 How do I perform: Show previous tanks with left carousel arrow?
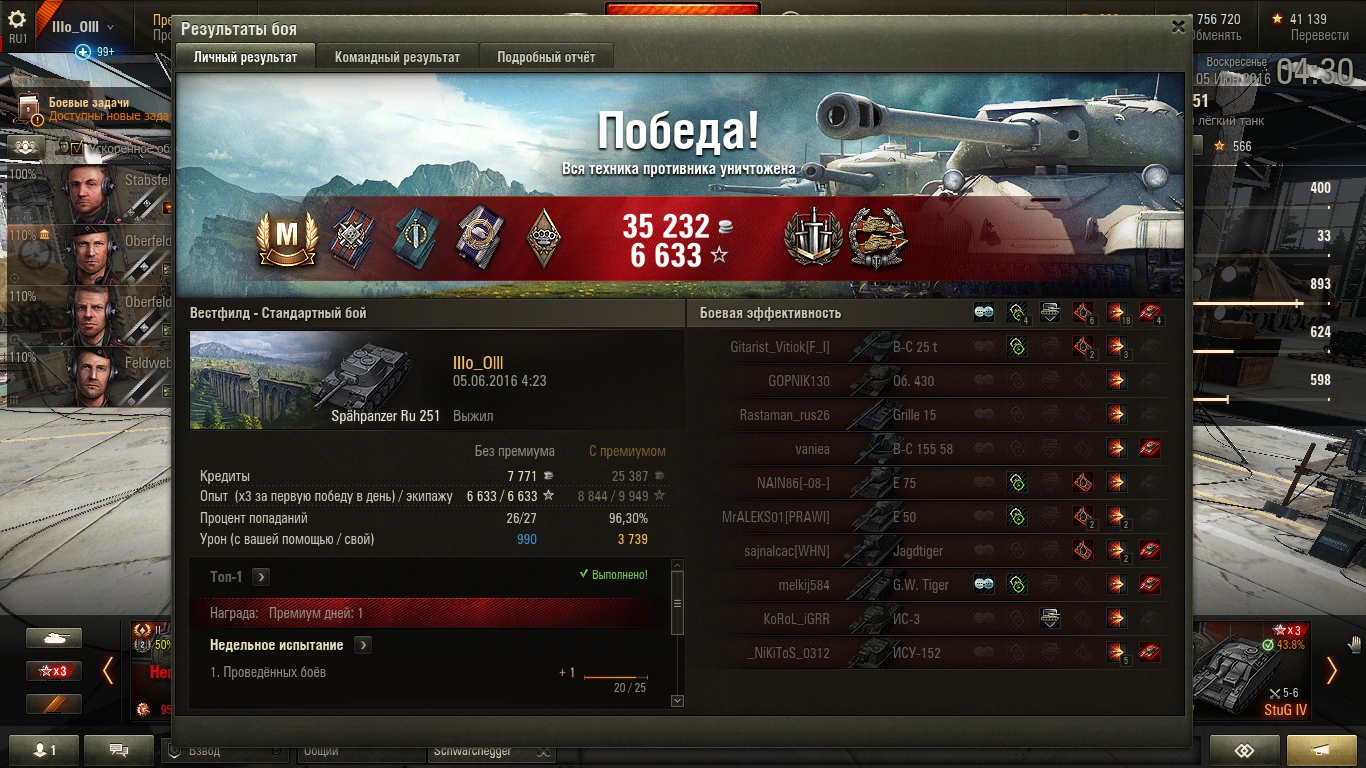(x=108, y=671)
